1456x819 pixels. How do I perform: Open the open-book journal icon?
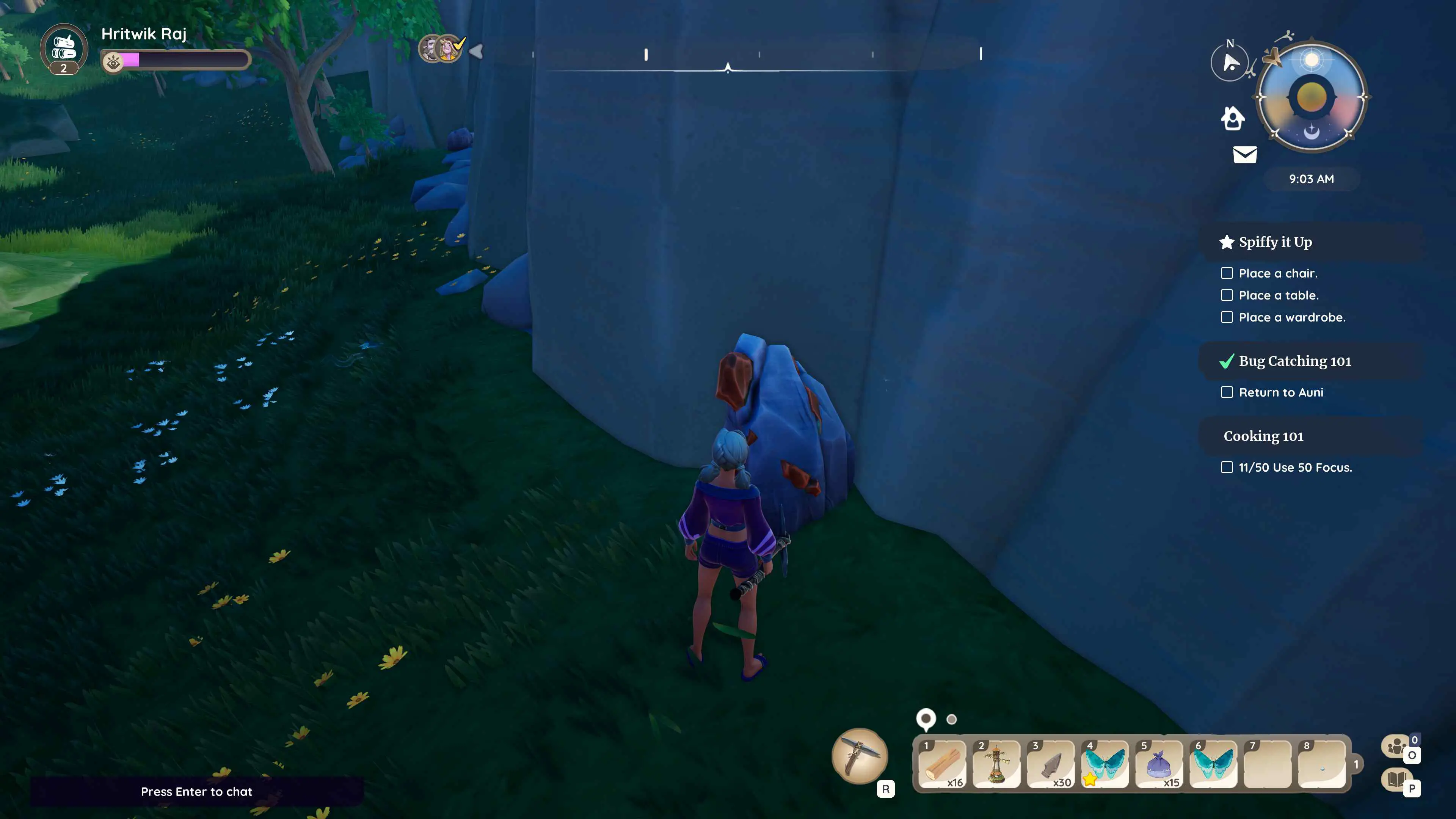[1396, 780]
